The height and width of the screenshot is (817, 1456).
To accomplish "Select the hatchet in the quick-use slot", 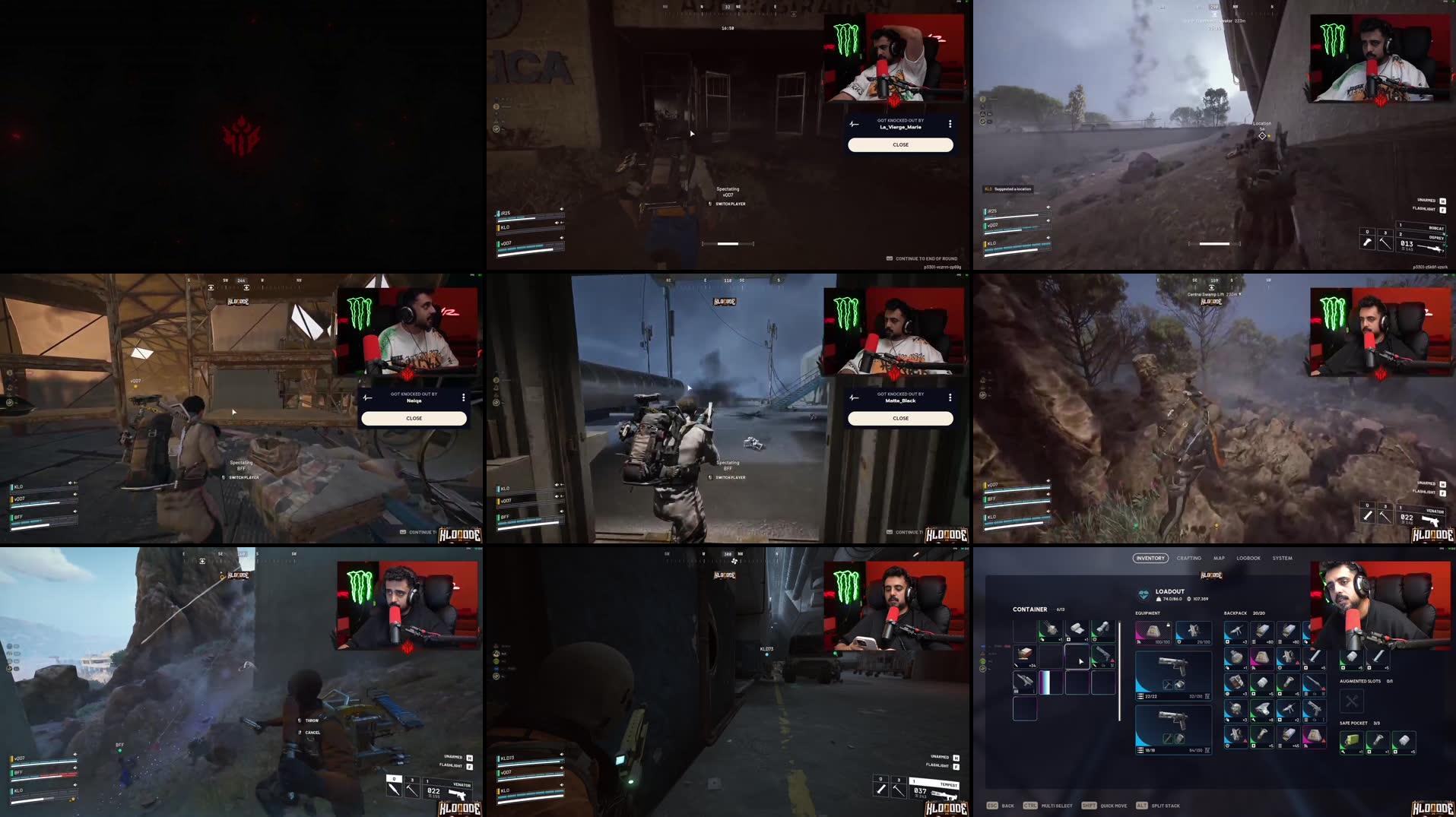I will 1385,240.
